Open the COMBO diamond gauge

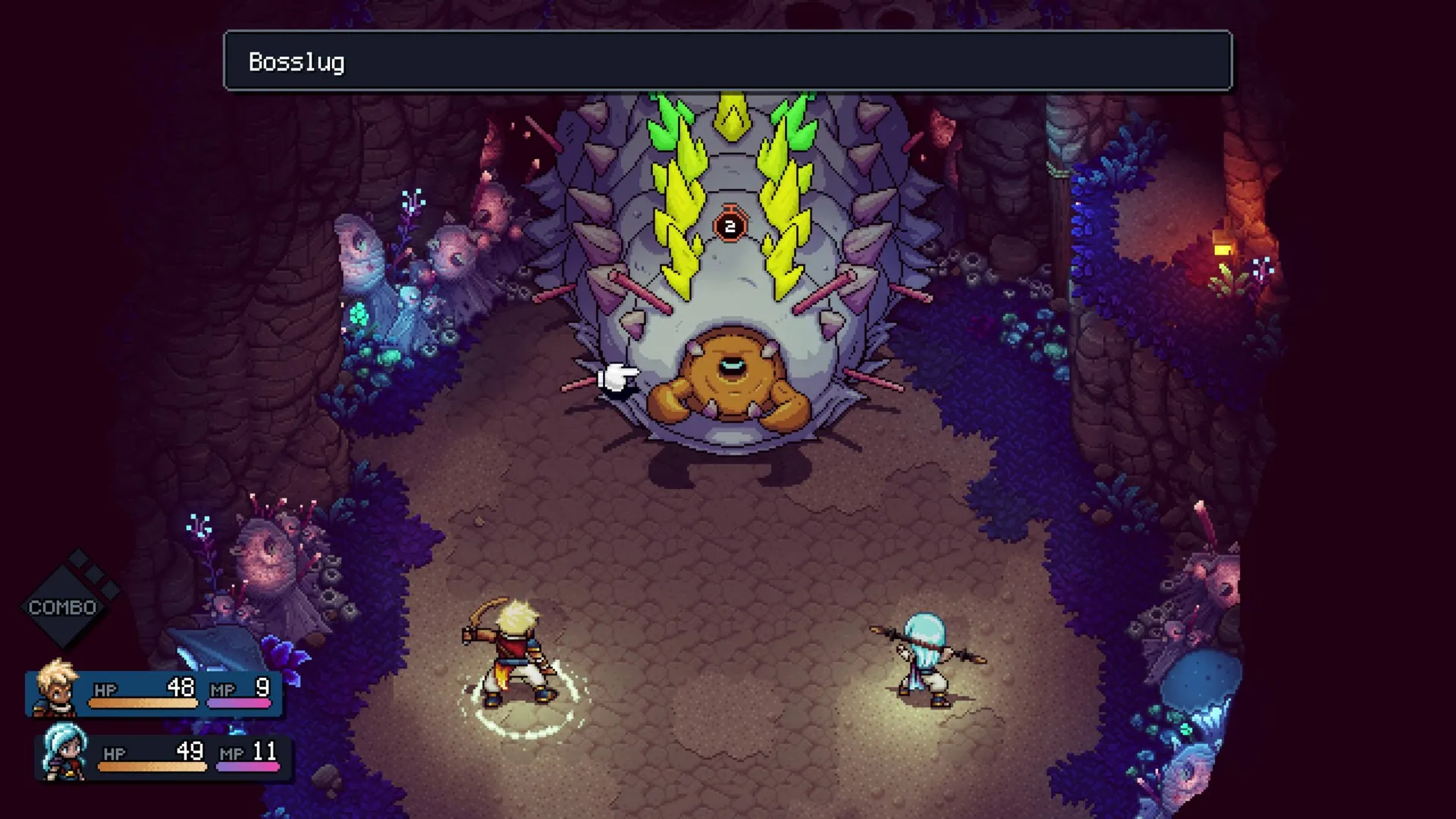(x=64, y=606)
